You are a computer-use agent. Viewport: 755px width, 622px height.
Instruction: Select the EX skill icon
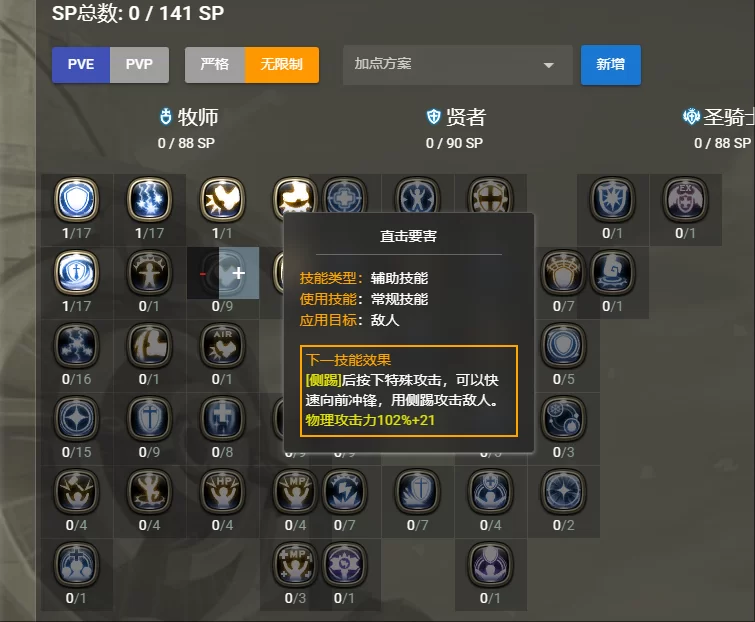685,200
